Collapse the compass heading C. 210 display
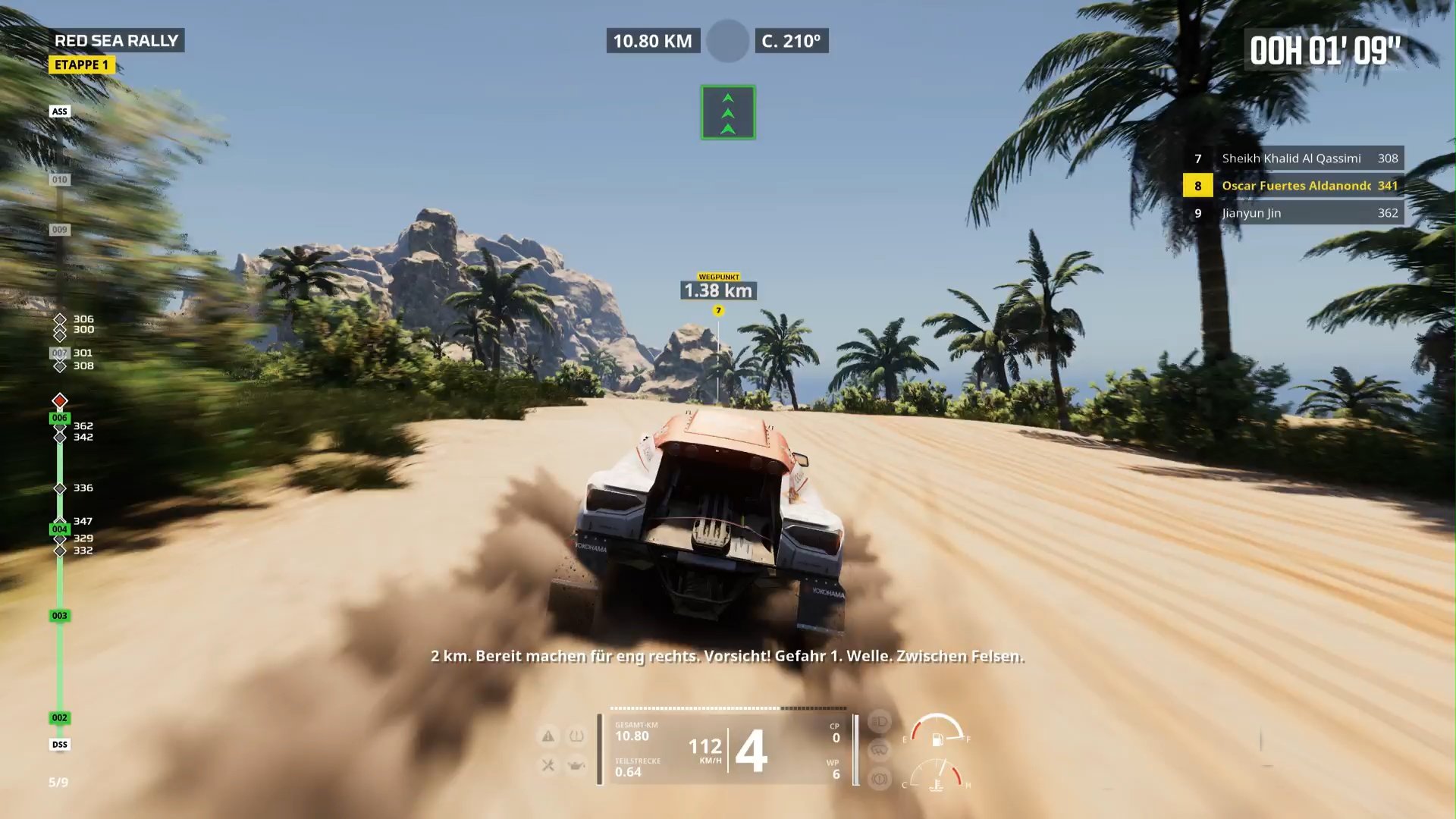The image size is (1456, 819). 792,42
